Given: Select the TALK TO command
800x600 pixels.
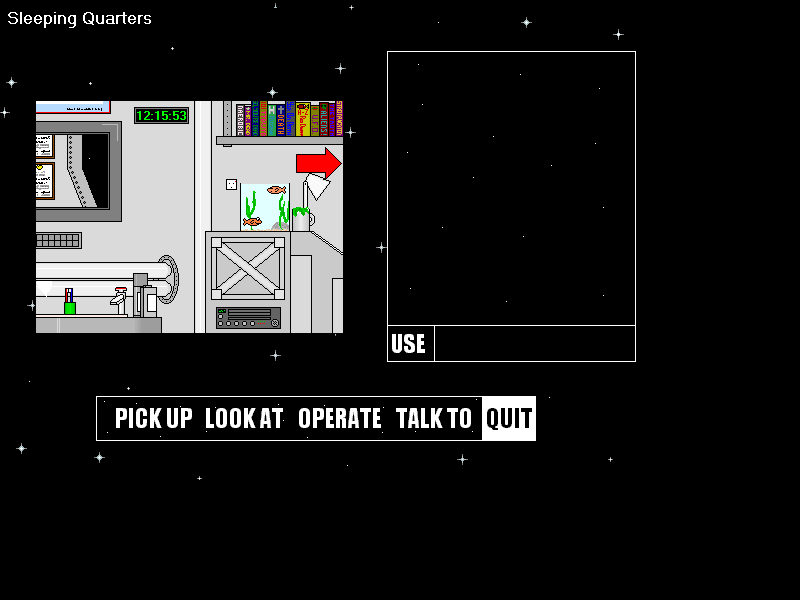Looking at the screenshot, I should (x=433, y=418).
